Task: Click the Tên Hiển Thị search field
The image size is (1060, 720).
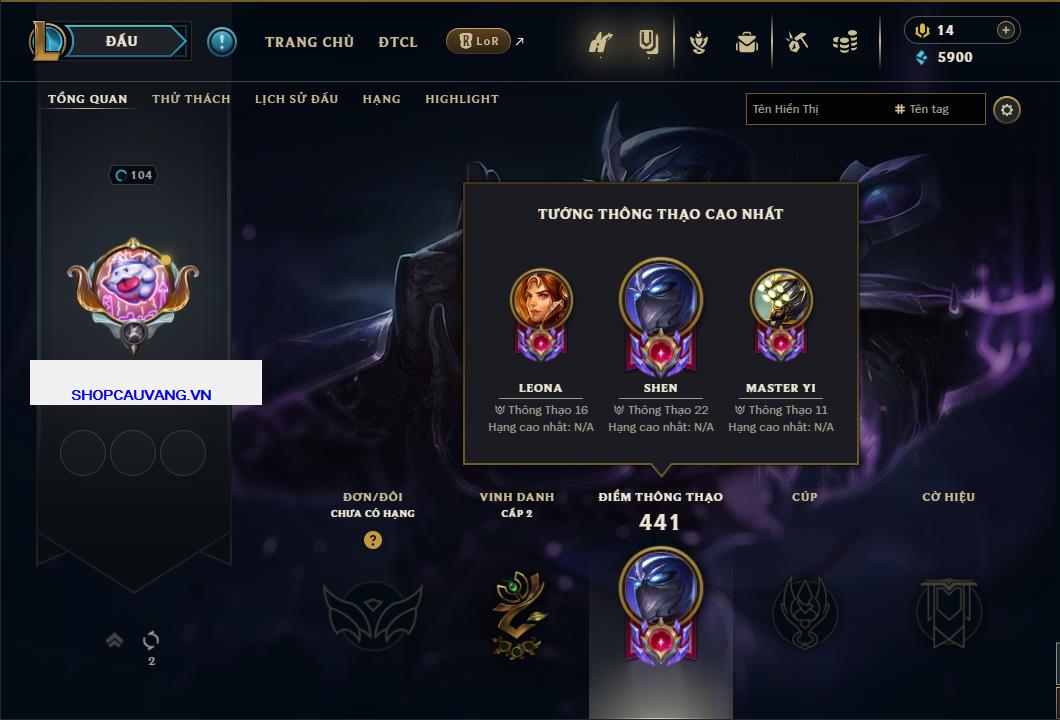Action: point(815,109)
